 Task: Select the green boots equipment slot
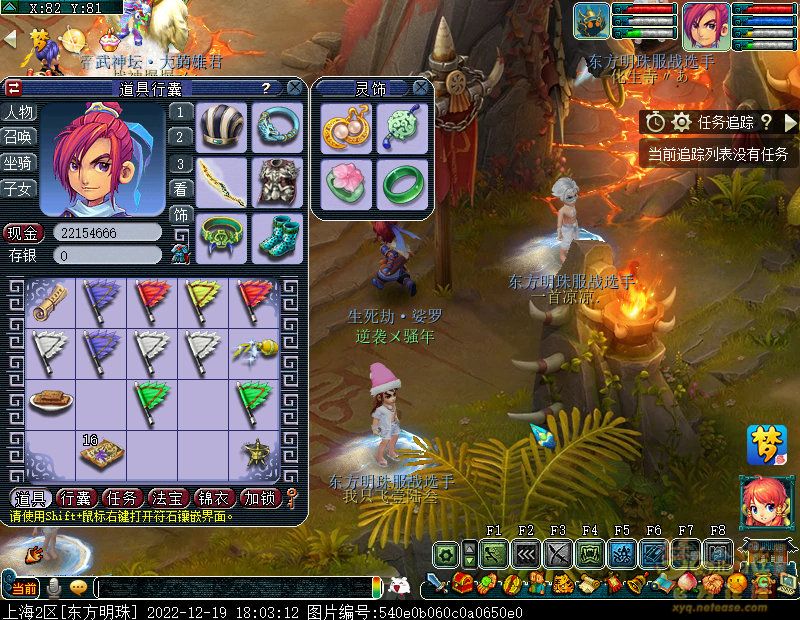[276, 238]
